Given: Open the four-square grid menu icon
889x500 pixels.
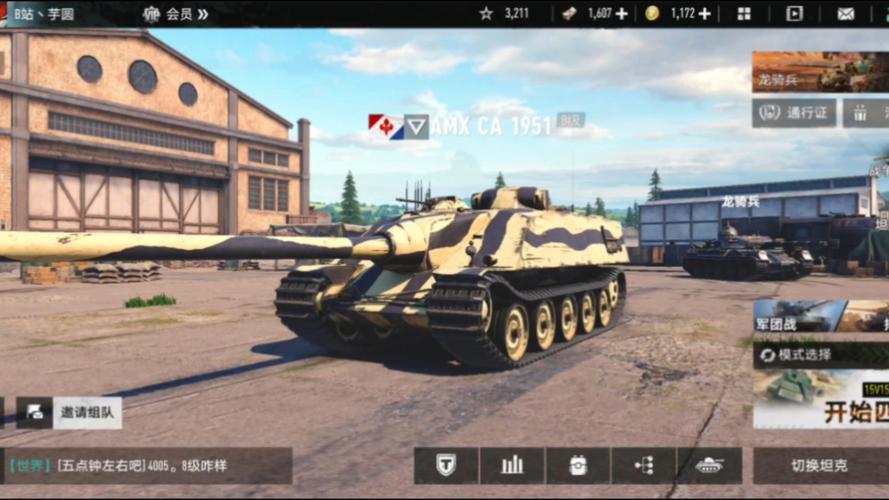Looking at the screenshot, I should (744, 14).
